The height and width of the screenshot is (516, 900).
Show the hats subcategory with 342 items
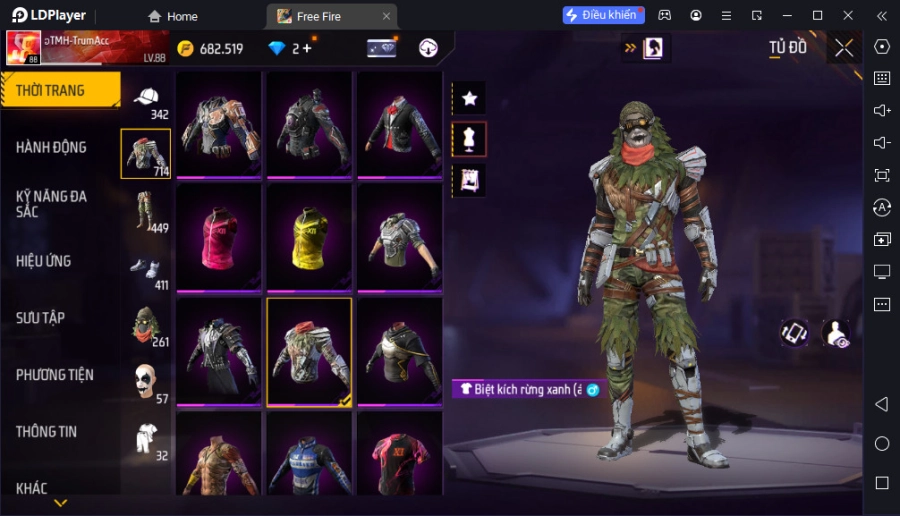click(x=147, y=98)
